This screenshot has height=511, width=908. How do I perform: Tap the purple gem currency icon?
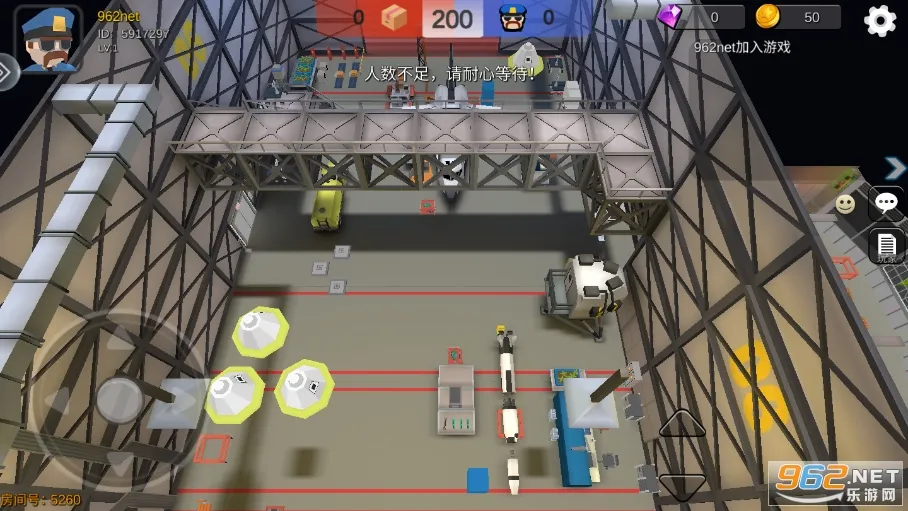click(669, 16)
